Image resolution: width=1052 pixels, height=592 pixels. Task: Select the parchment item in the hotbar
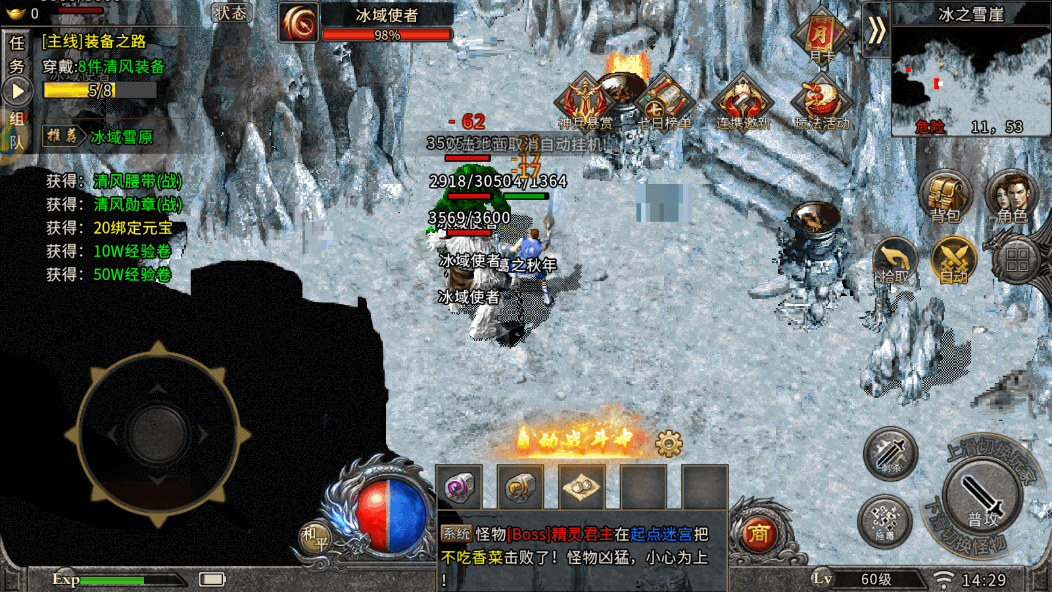[x=581, y=488]
